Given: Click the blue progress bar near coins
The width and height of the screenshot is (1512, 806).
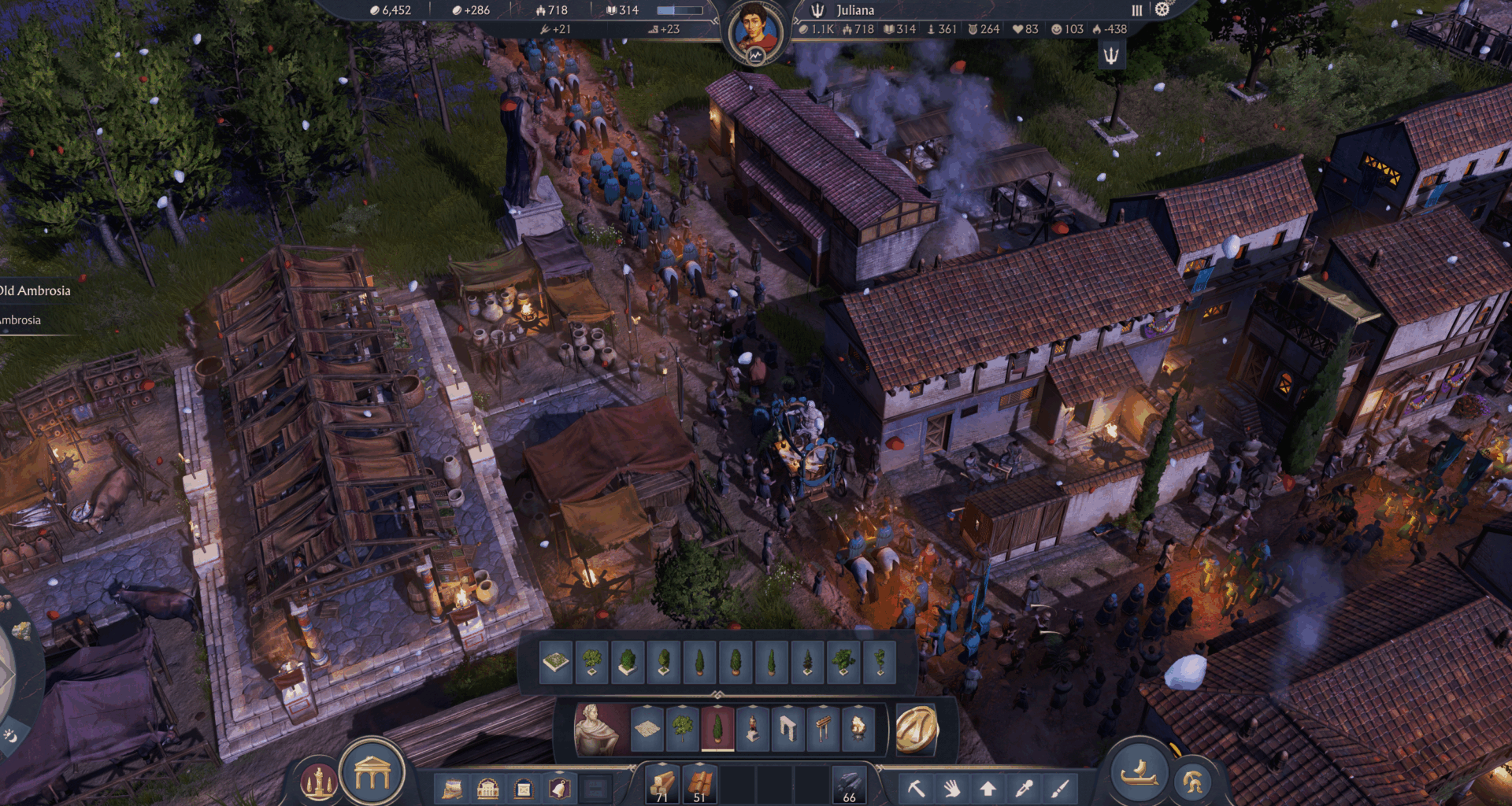Looking at the screenshot, I should tap(681, 10).
